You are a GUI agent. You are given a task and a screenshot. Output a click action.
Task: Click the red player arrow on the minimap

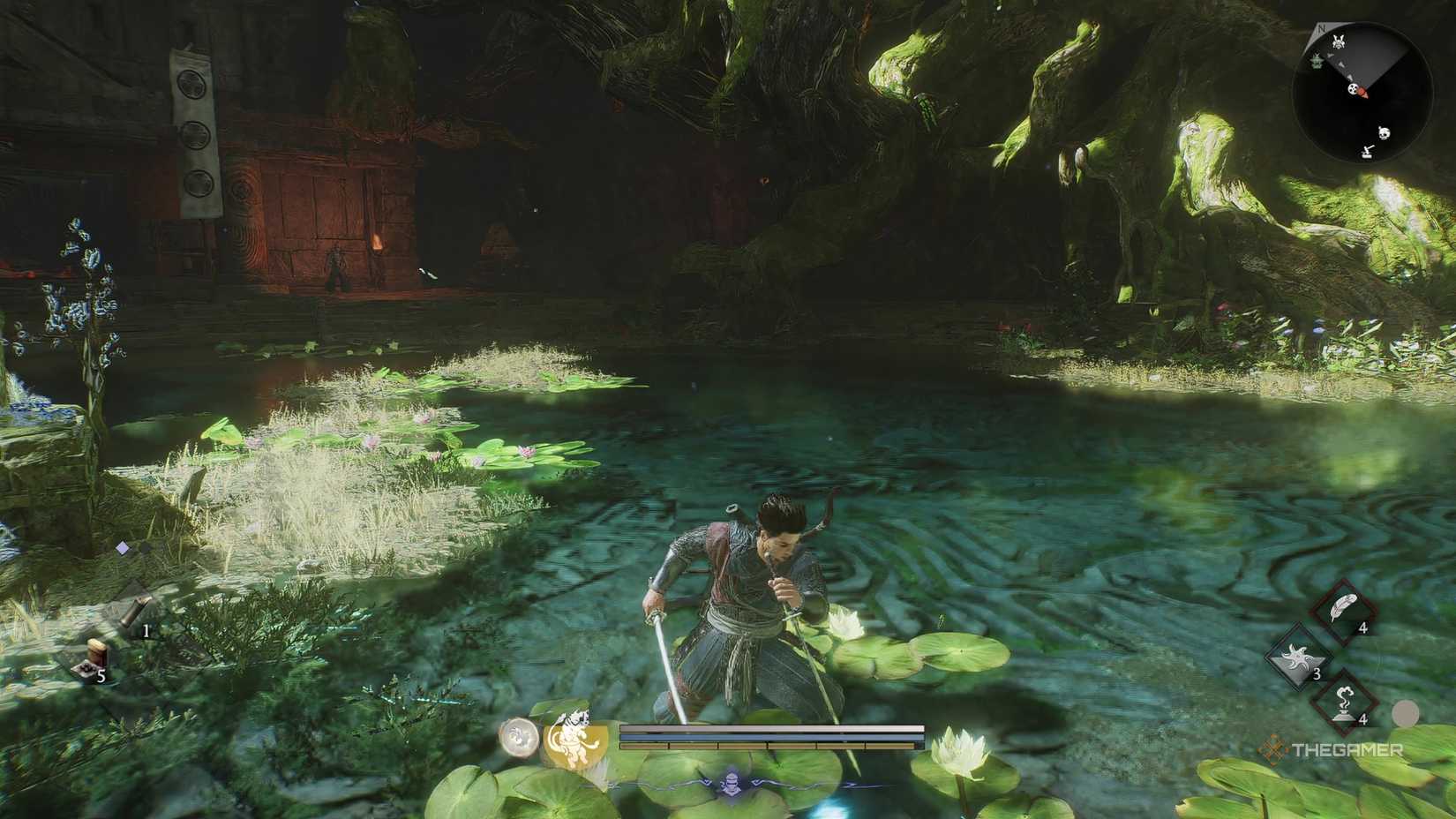point(1363,92)
